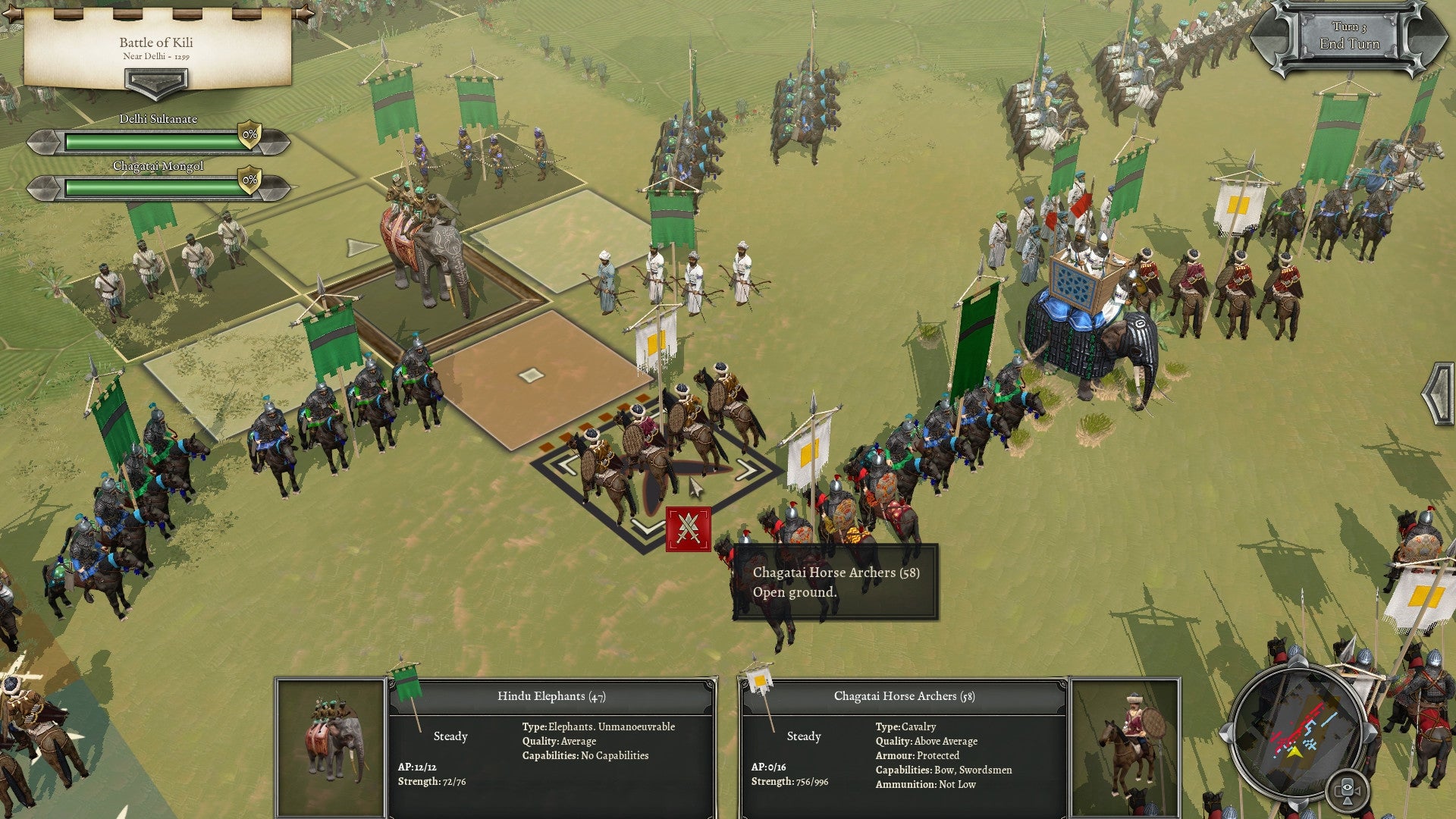Click the red crossed-swords attack icon
Screen dimensions: 1456x819
[x=689, y=529]
